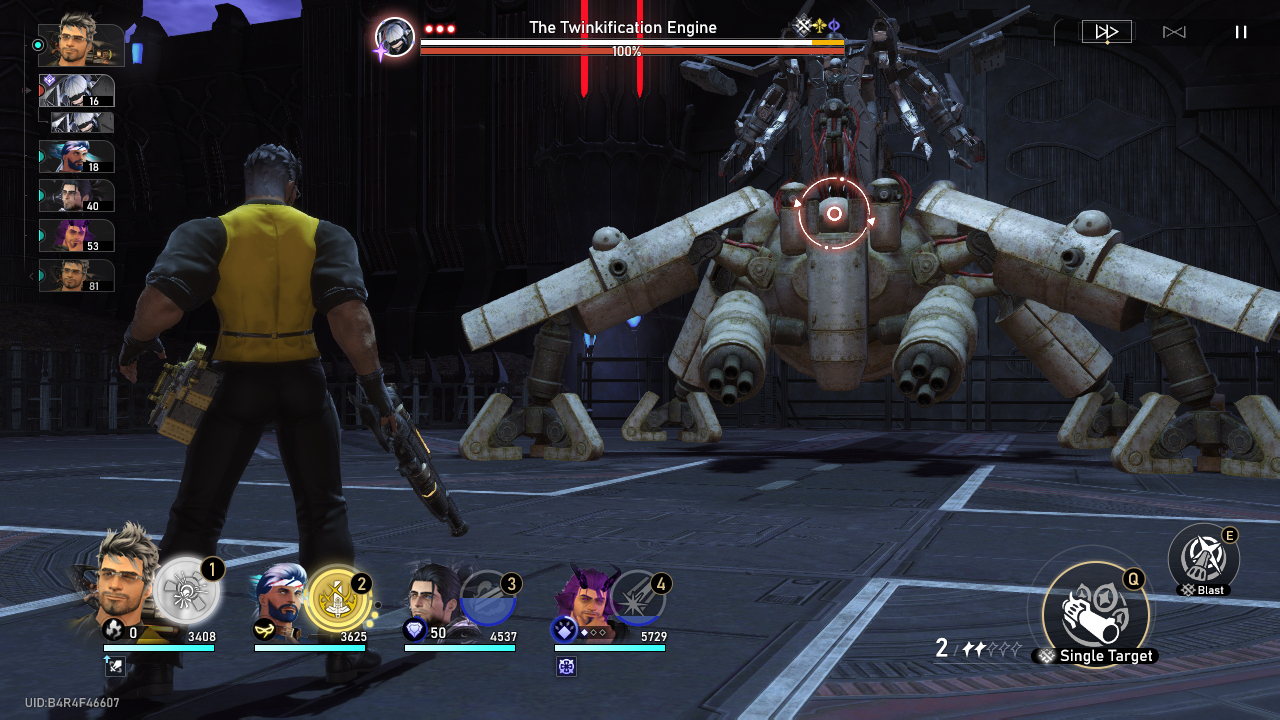Inspect the turn order entry numbered 18

click(77, 157)
